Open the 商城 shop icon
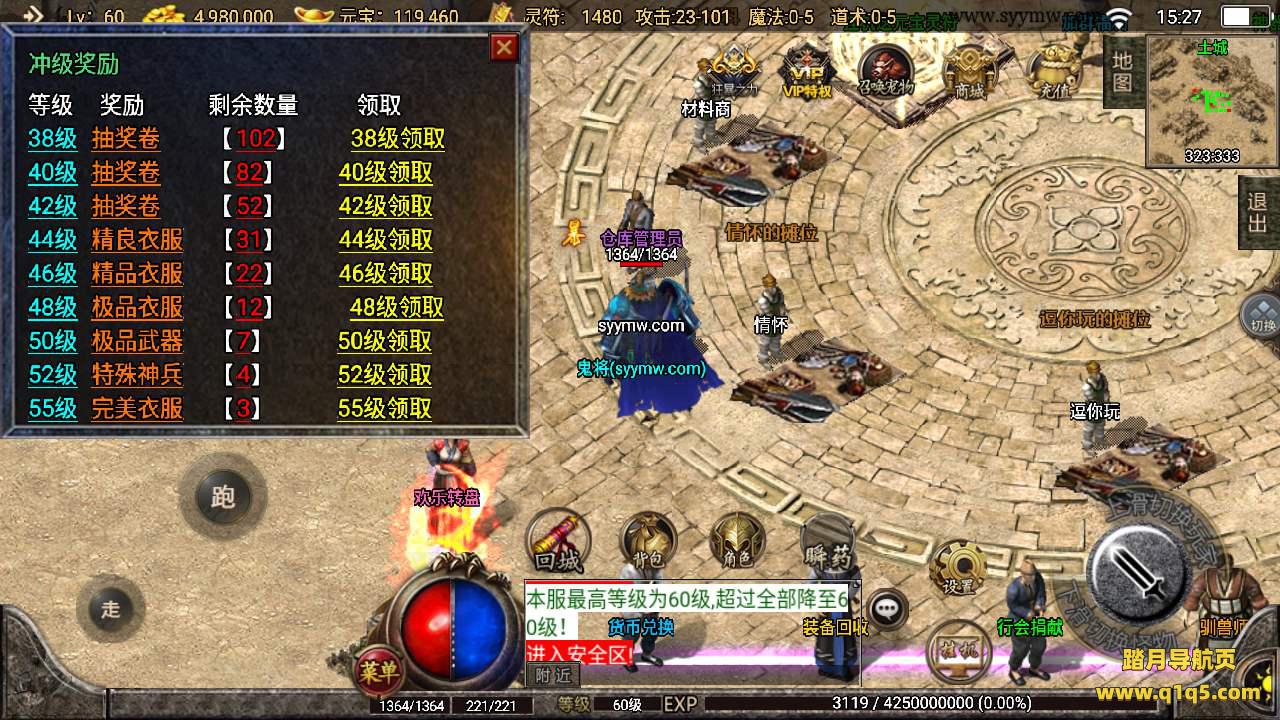Viewport: 1280px width, 720px height. [969, 72]
